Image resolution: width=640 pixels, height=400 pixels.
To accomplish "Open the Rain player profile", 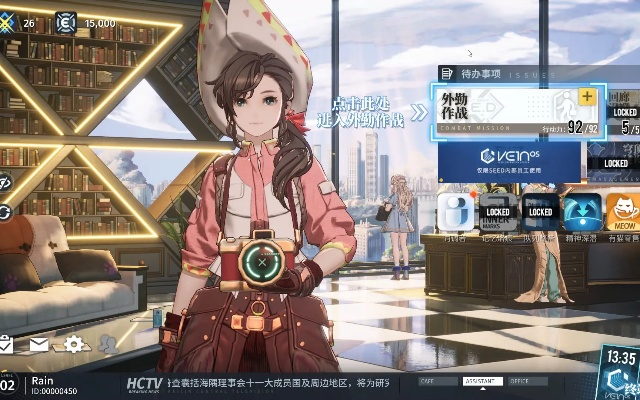I will [x=45, y=385].
